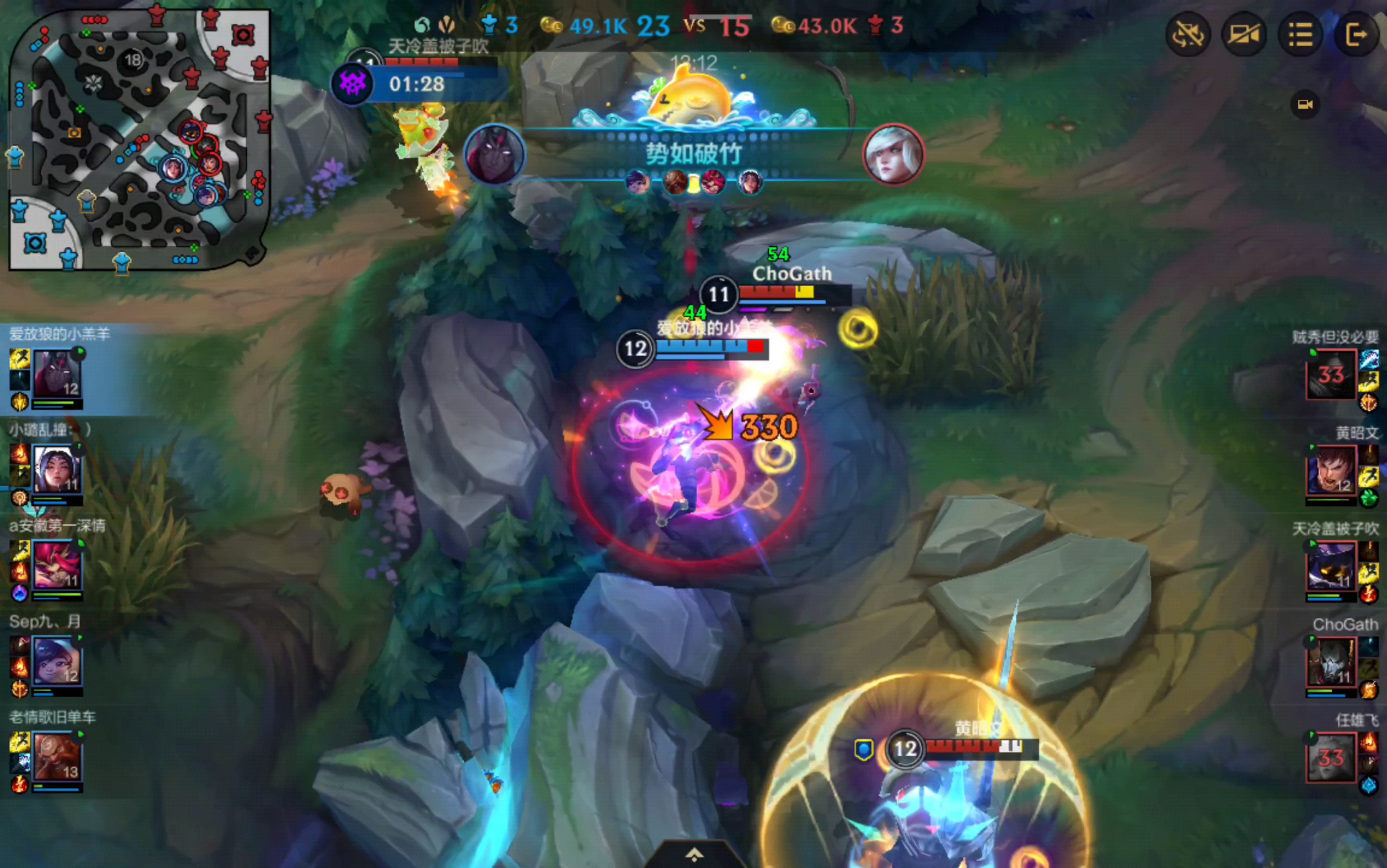Select red player ChoGath portrait in the side list
This screenshot has height=868, width=1387.
(1331, 661)
